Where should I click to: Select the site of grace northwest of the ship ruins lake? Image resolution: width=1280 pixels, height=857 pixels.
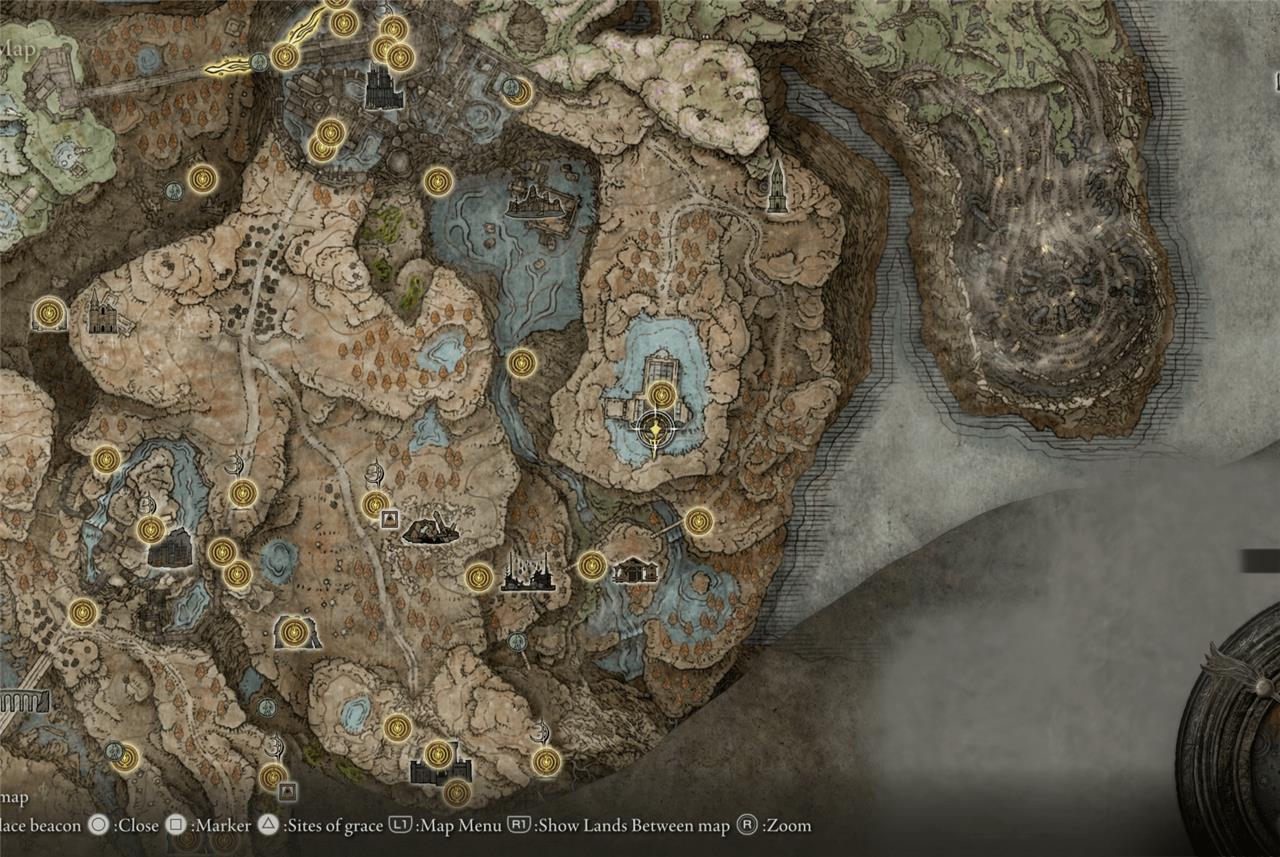(438, 181)
